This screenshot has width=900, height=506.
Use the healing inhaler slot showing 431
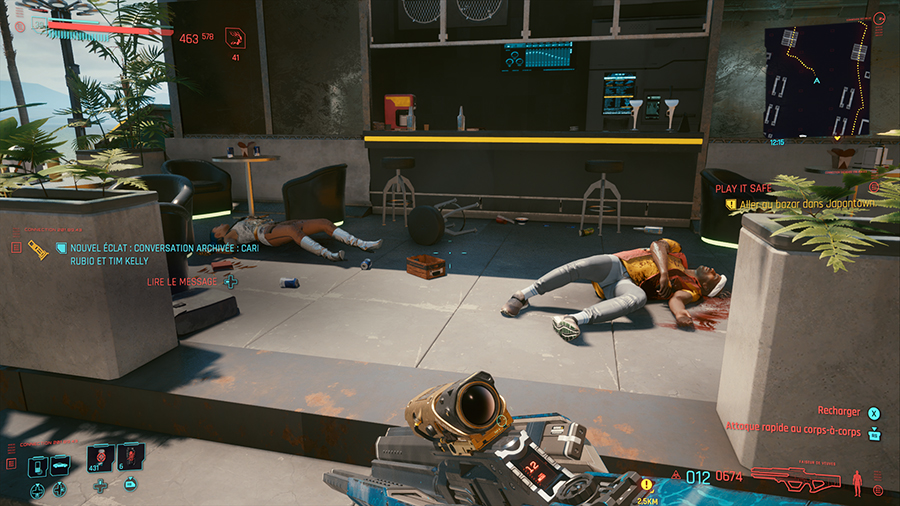101,458
